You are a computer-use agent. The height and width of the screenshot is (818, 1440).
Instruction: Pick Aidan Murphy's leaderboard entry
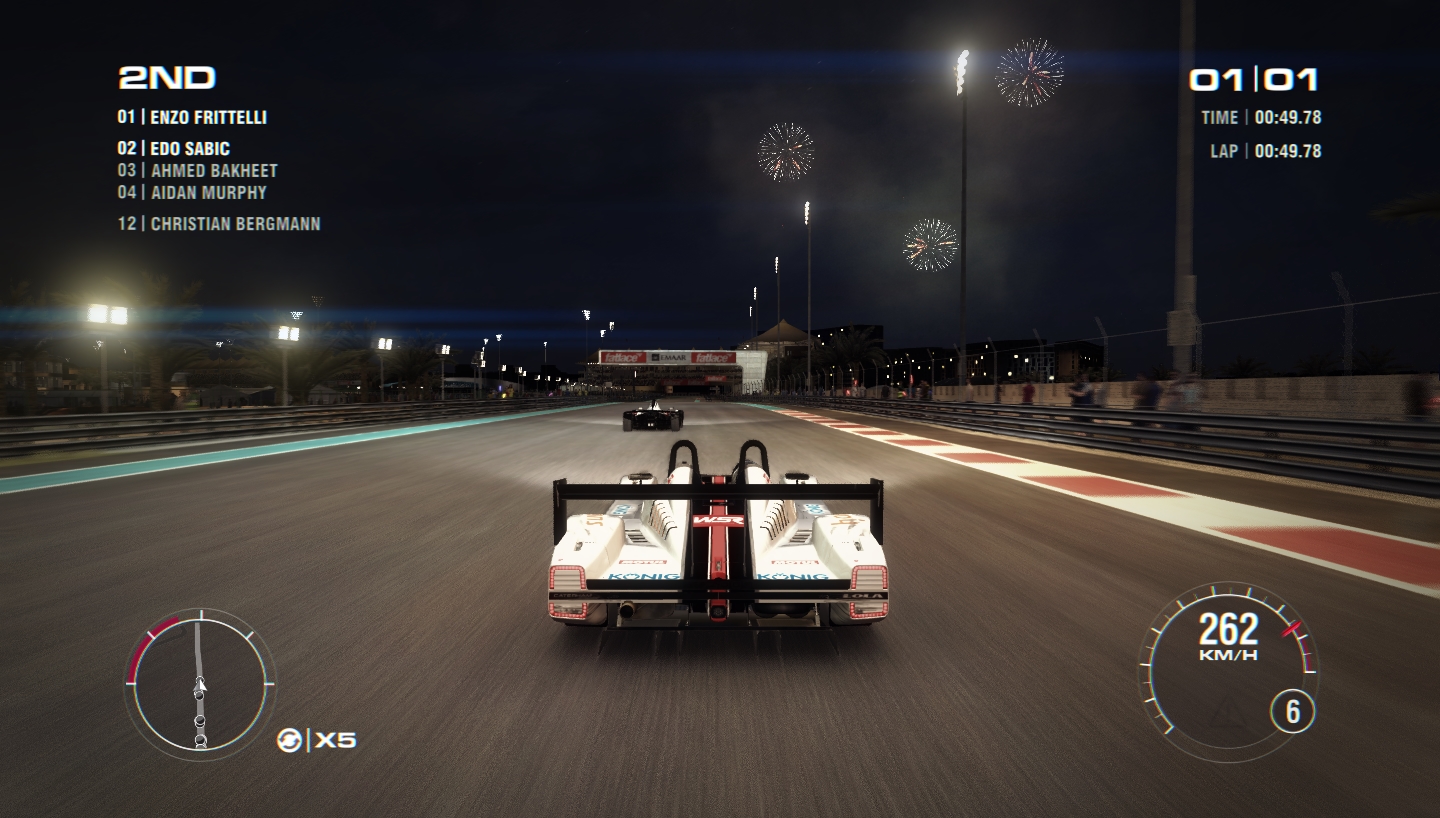pyautogui.click(x=192, y=192)
